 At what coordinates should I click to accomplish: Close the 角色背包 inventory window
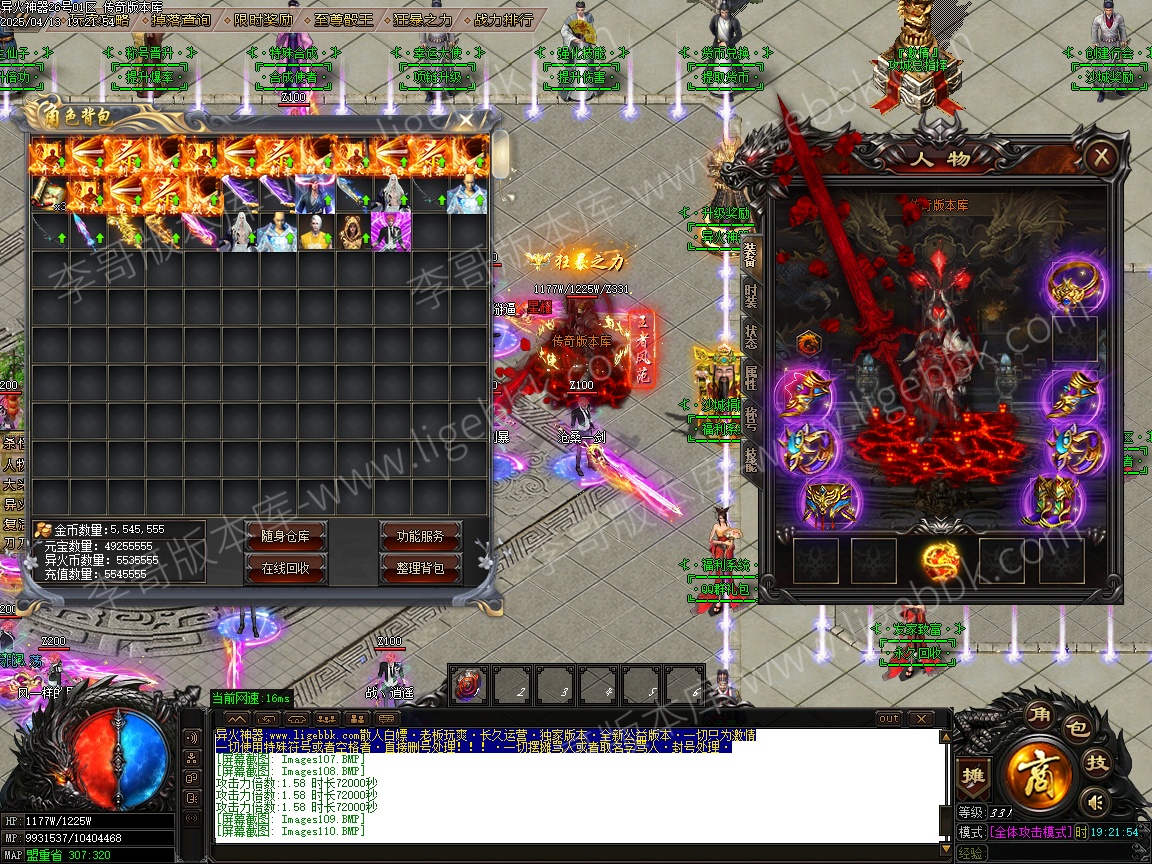pos(466,119)
